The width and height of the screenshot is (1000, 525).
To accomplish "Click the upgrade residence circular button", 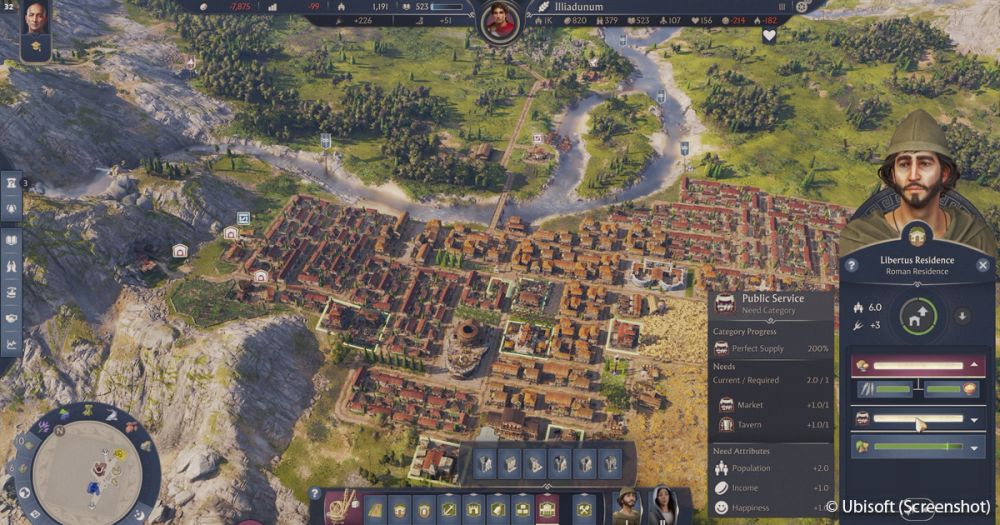I will click(918, 317).
